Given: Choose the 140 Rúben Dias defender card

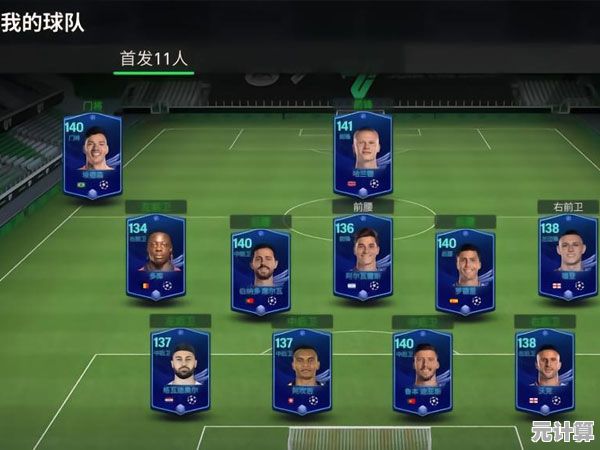Looking at the screenshot, I should point(422,371).
